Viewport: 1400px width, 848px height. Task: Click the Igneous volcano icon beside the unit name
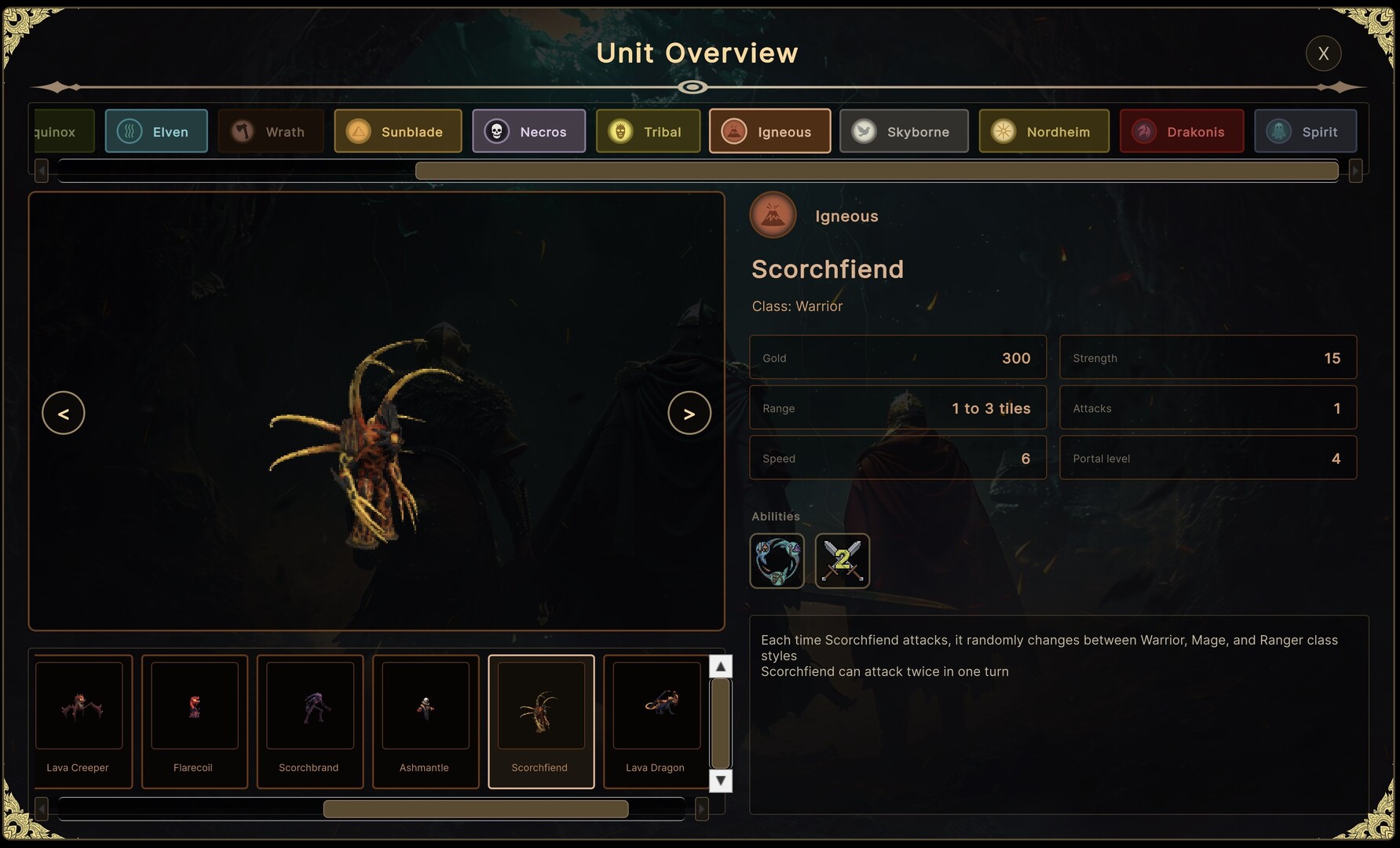pos(773,215)
